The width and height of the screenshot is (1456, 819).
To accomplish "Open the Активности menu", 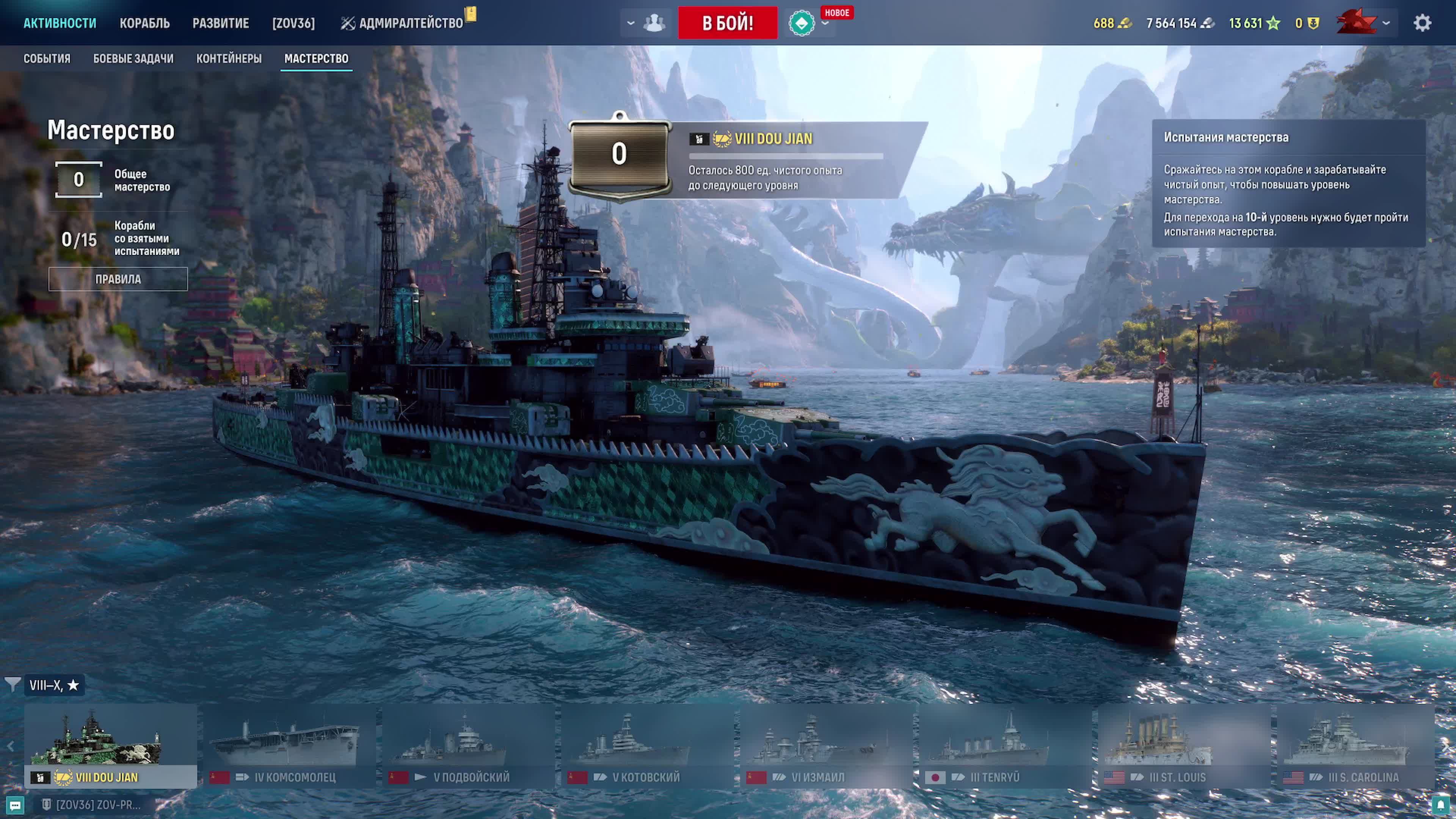I will pos(60,23).
